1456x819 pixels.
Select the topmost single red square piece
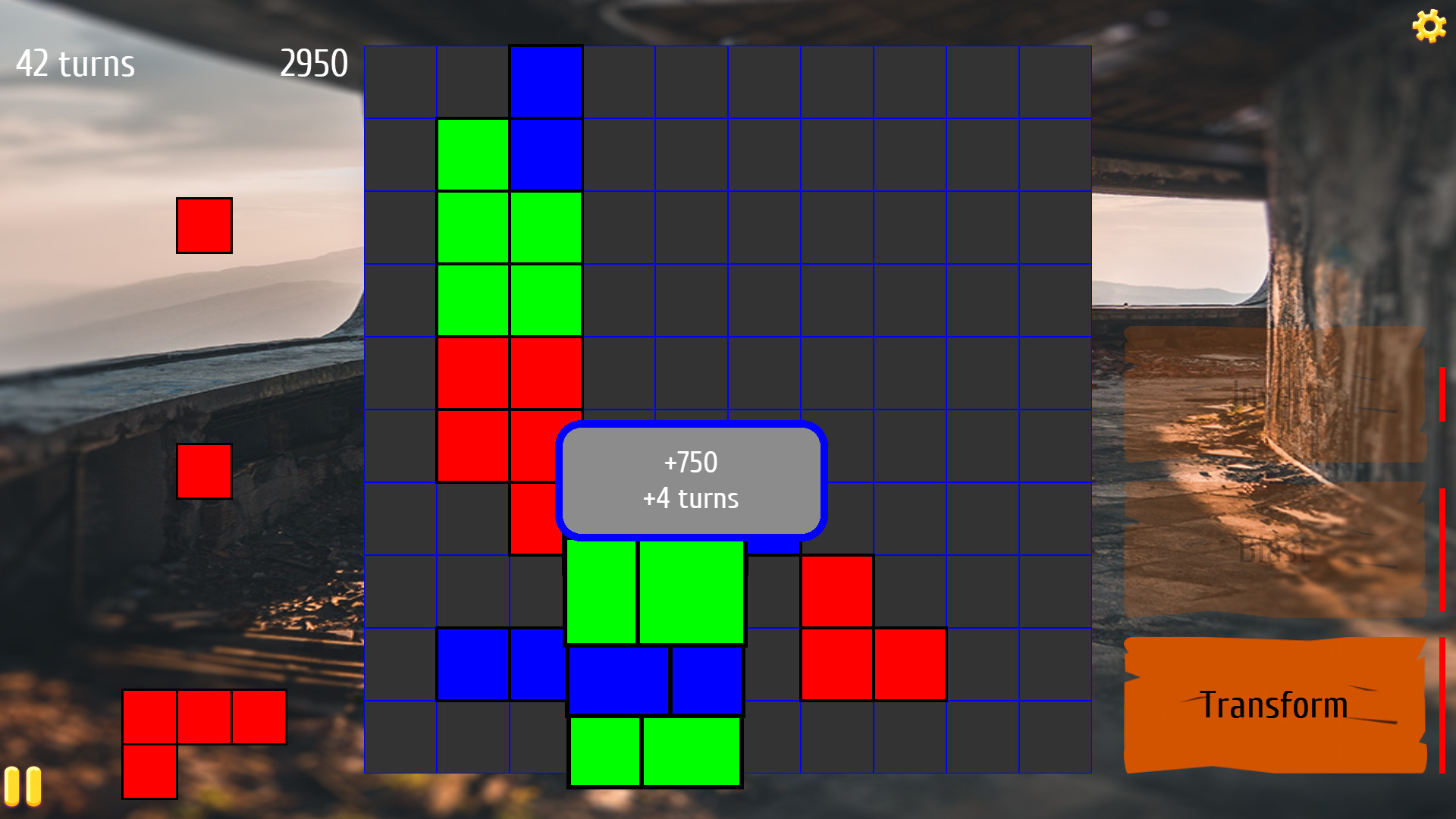204,224
